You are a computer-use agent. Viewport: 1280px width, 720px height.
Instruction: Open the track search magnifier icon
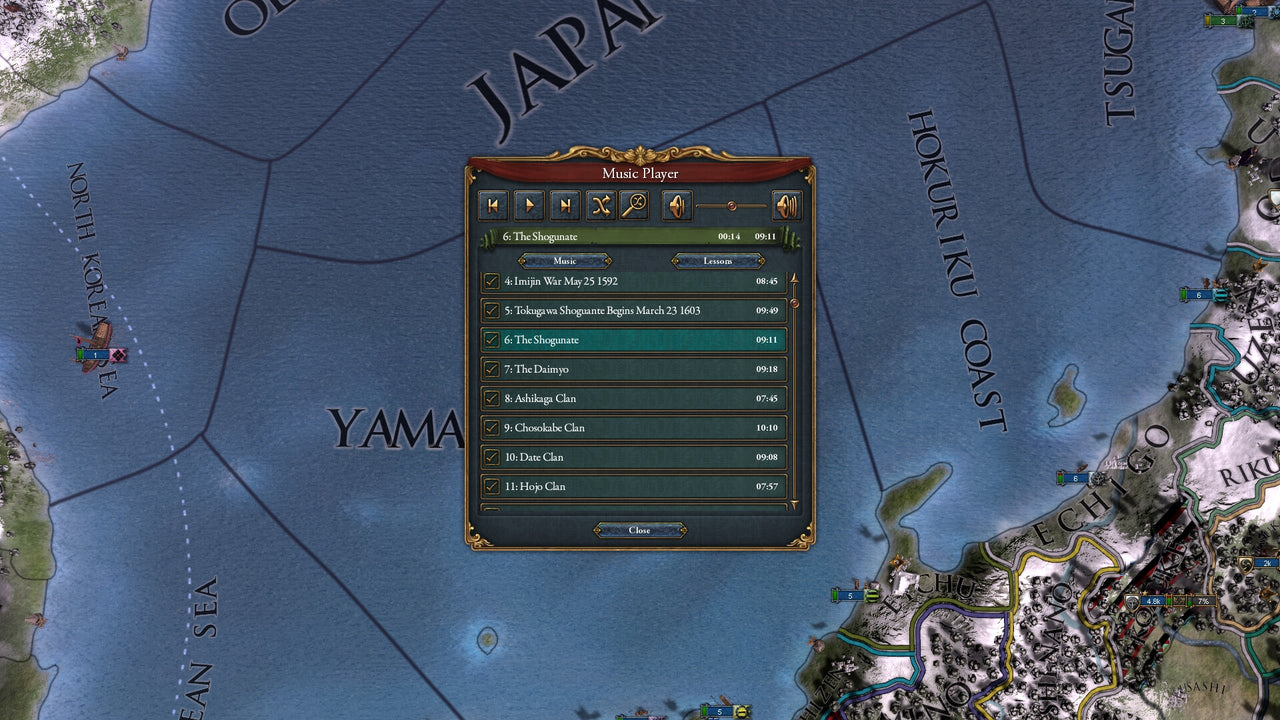(x=637, y=205)
